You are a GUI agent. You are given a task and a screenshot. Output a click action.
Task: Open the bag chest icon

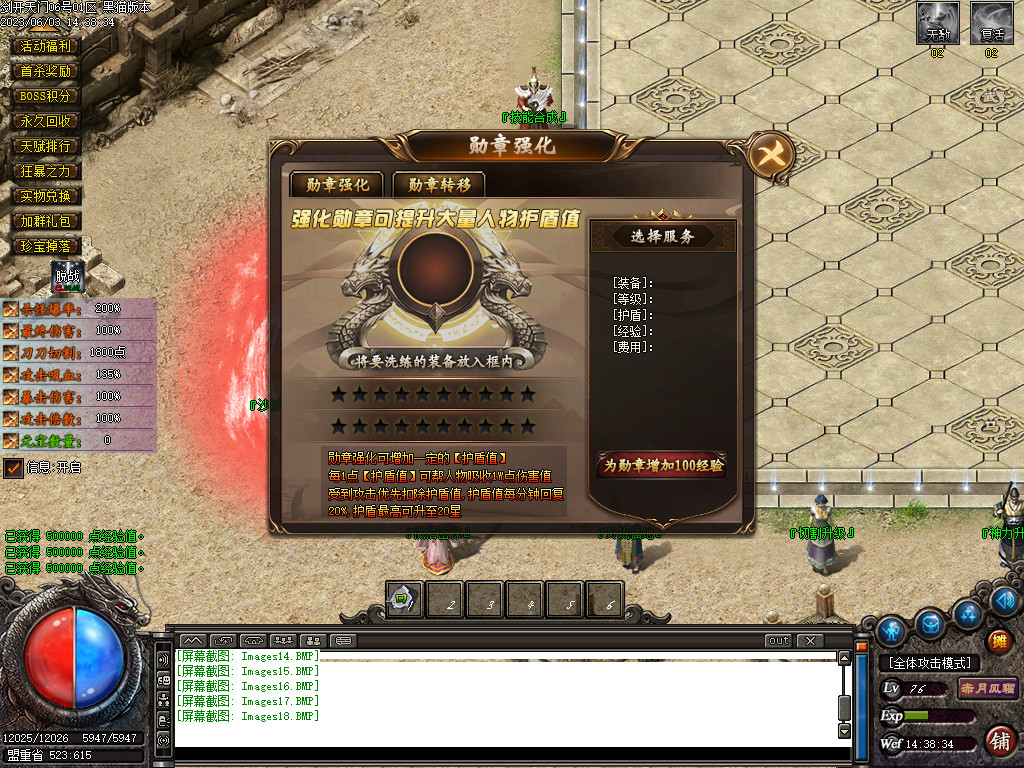[930, 624]
